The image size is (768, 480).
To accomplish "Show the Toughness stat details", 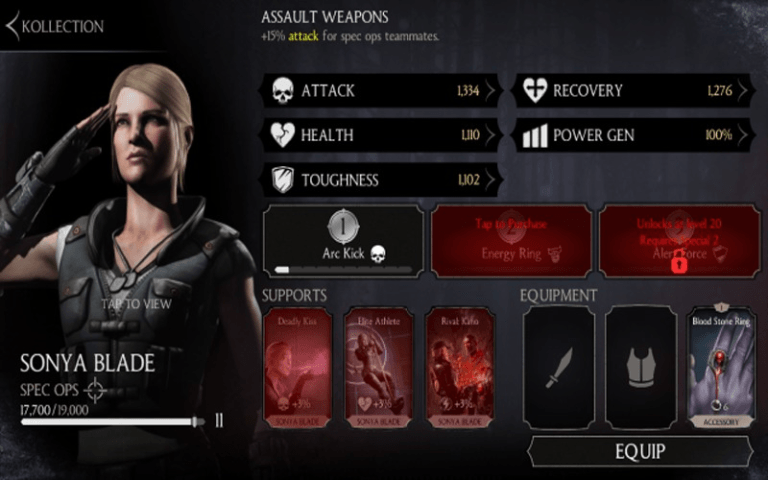I will click(381, 180).
